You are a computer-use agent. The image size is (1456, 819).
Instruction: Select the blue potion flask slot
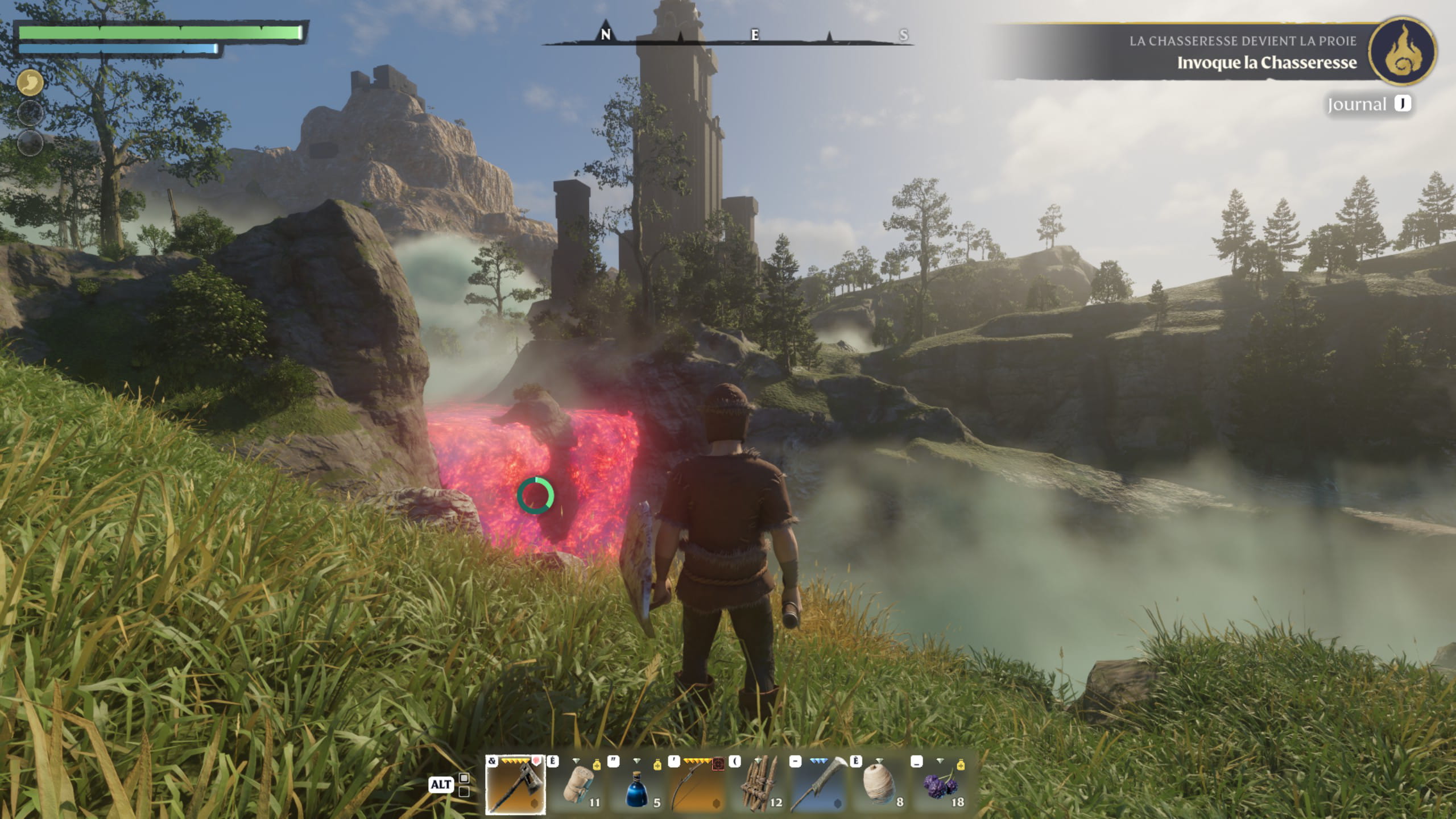tap(638, 785)
